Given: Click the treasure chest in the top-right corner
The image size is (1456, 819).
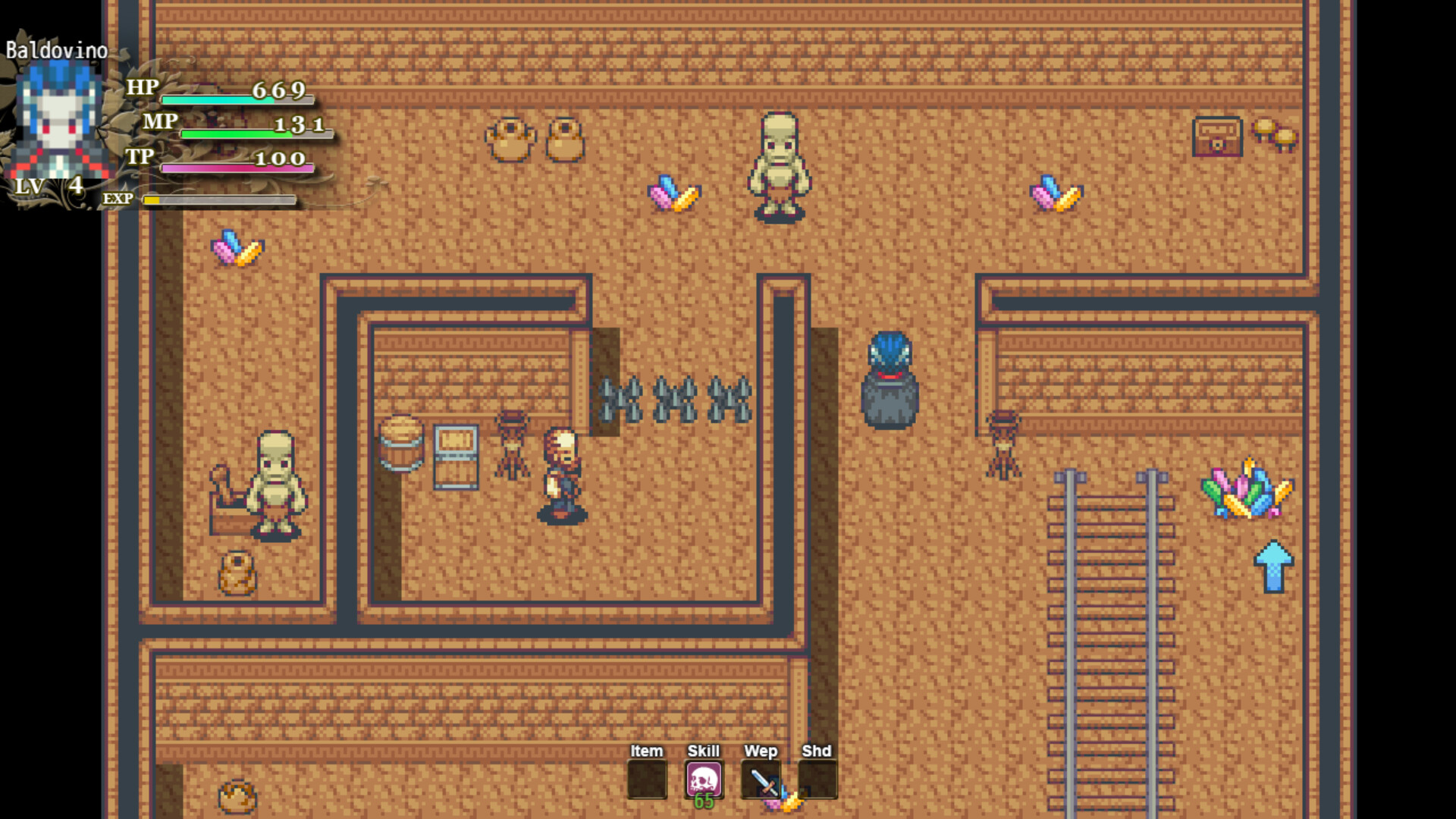Looking at the screenshot, I should 1219,136.
